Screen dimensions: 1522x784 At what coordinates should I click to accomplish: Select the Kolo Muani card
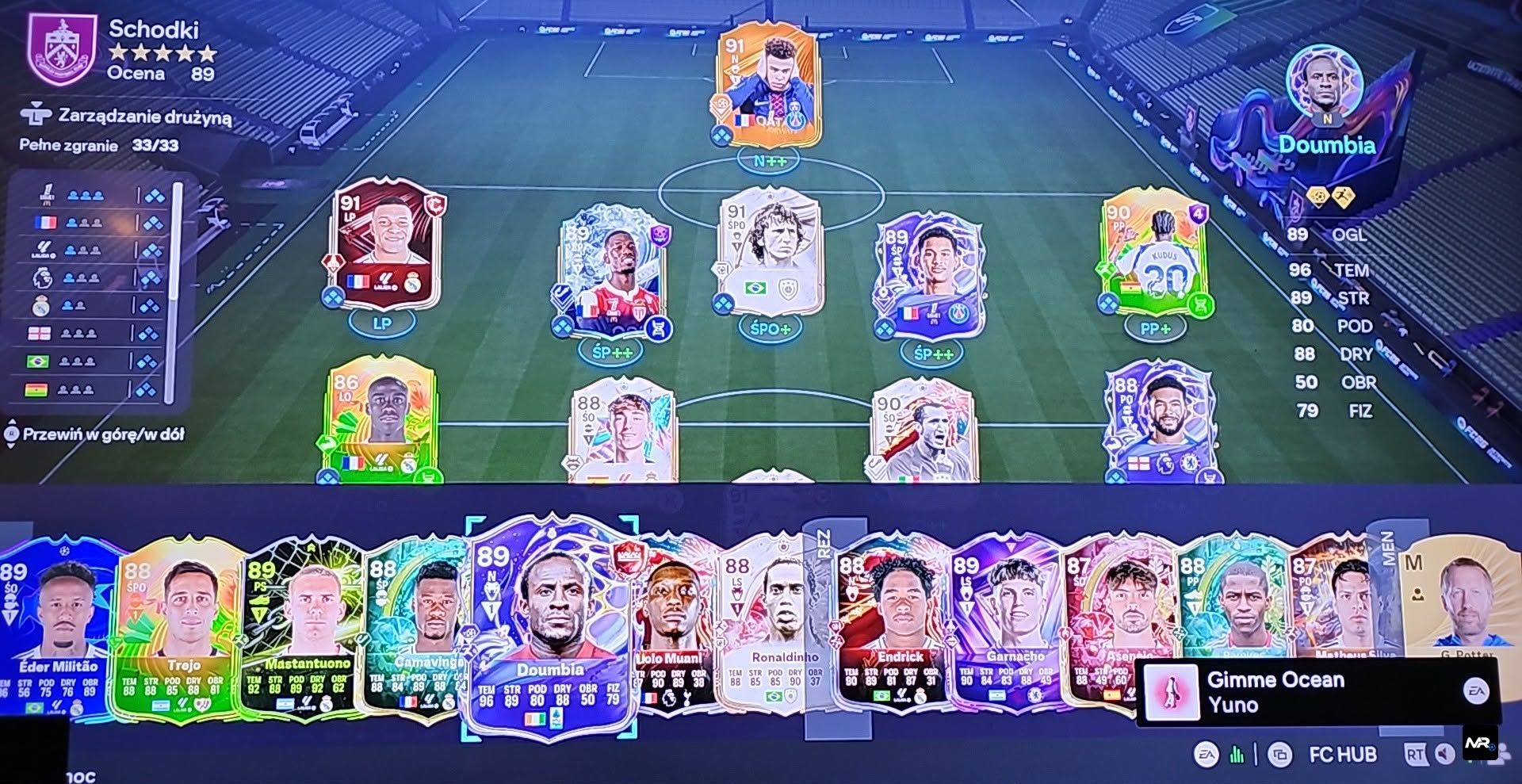pos(674,626)
